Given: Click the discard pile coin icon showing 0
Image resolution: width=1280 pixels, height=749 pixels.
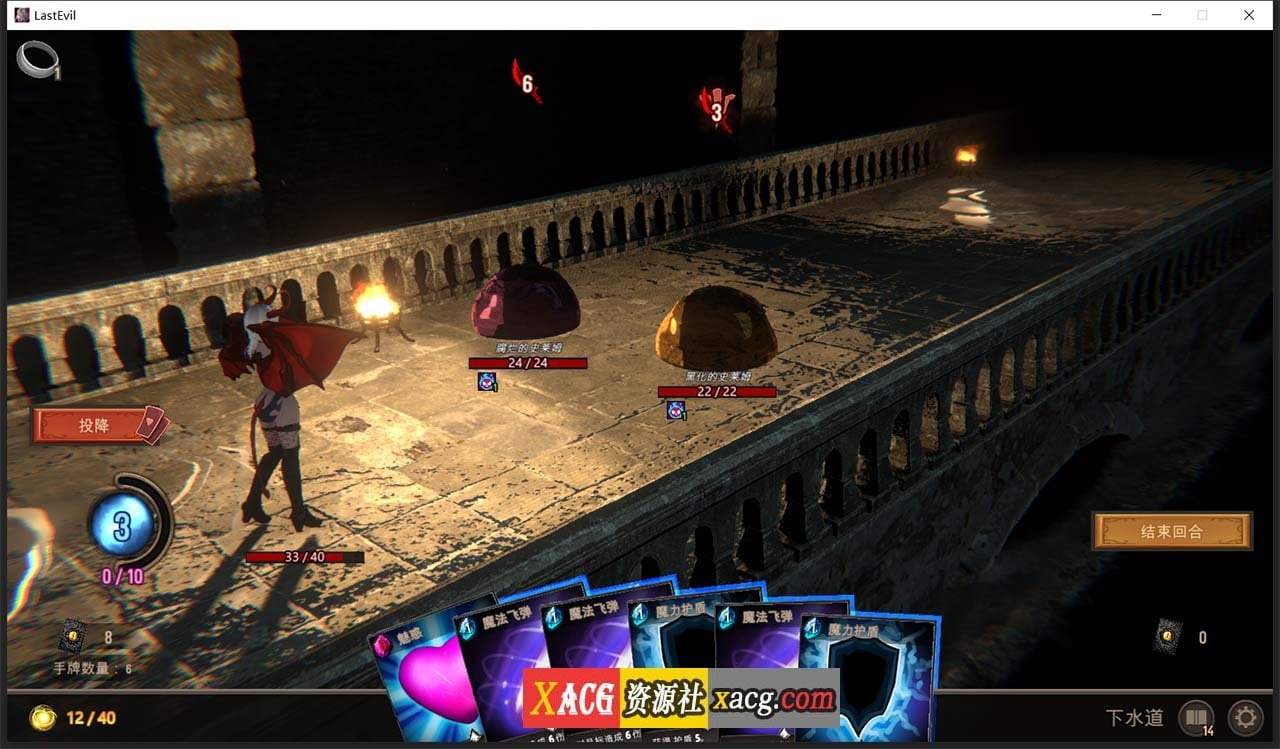Looking at the screenshot, I should coord(1168,636).
